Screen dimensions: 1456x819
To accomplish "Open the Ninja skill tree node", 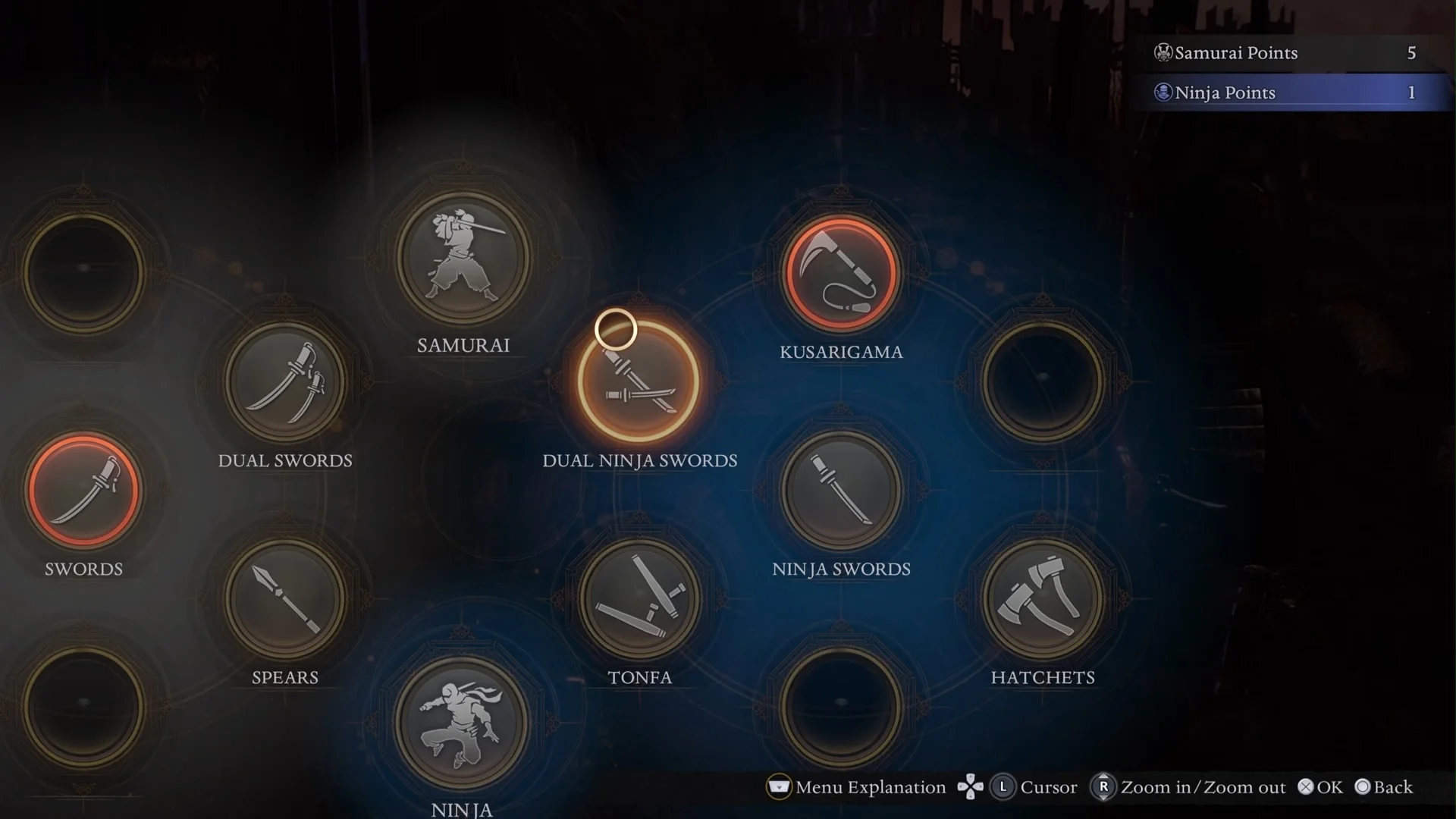I will 463,723.
